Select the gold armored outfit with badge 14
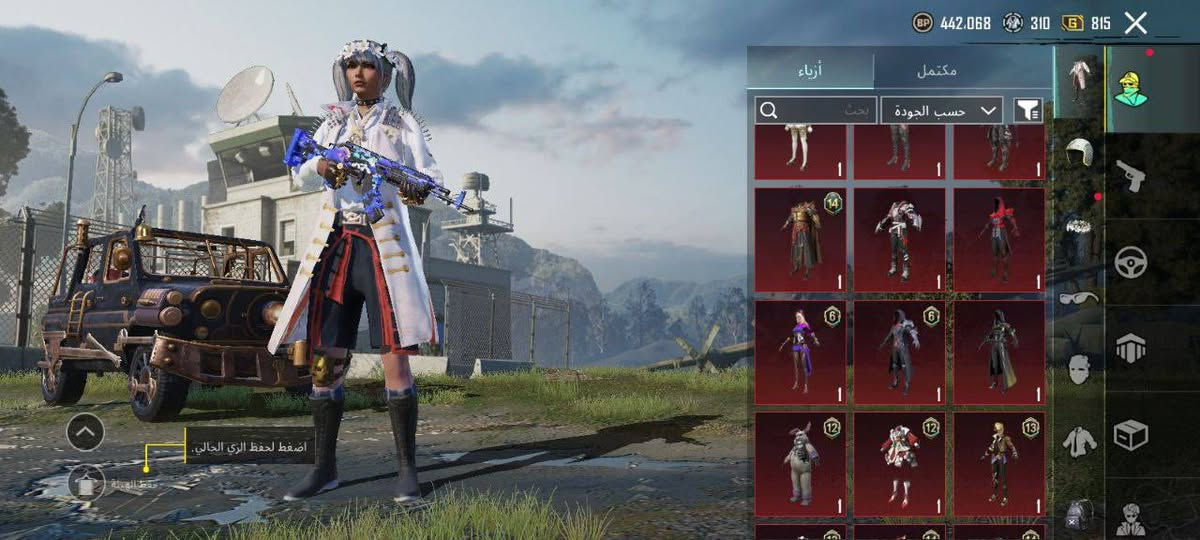Screen dimensions: 1200x540 pyautogui.click(x=800, y=240)
